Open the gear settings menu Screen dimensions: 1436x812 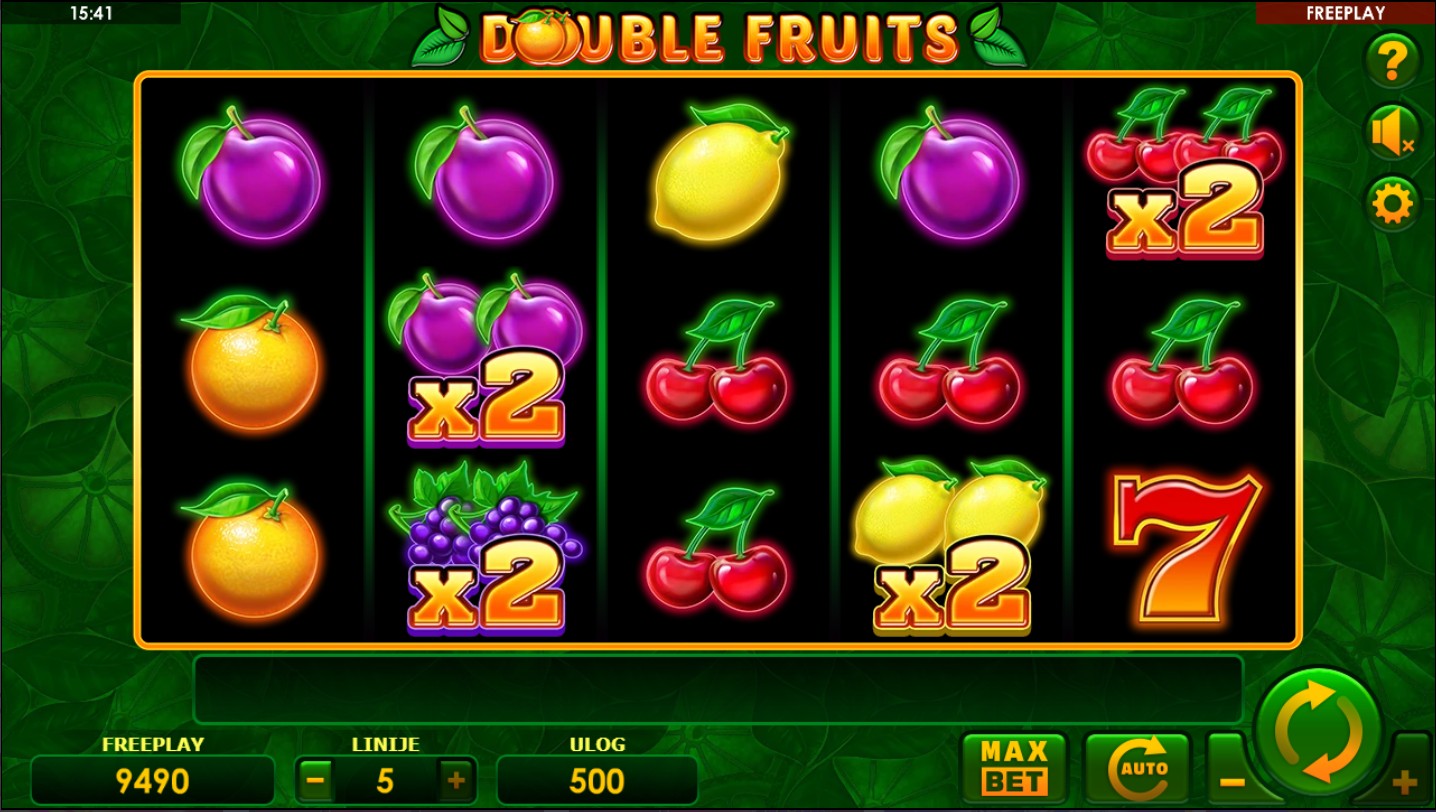click(1392, 204)
